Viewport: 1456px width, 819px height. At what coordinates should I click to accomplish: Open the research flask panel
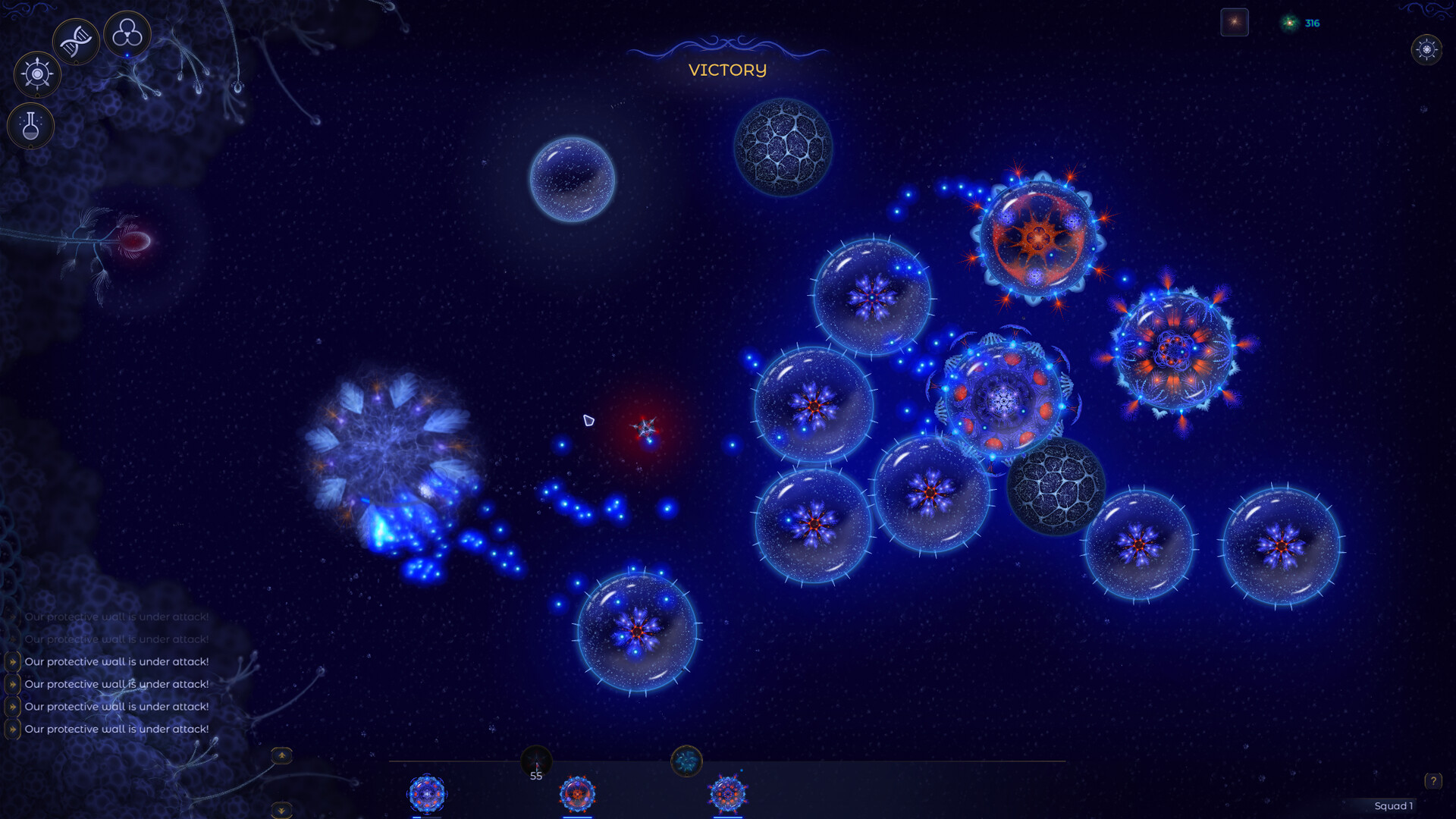click(30, 126)
